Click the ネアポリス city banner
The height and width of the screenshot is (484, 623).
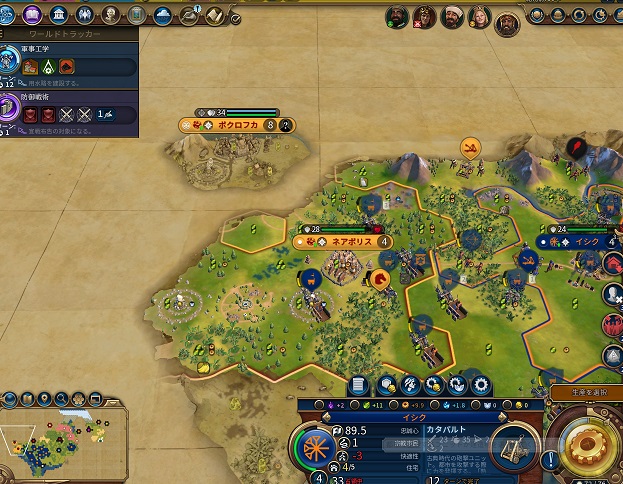(x=343, y=241)
